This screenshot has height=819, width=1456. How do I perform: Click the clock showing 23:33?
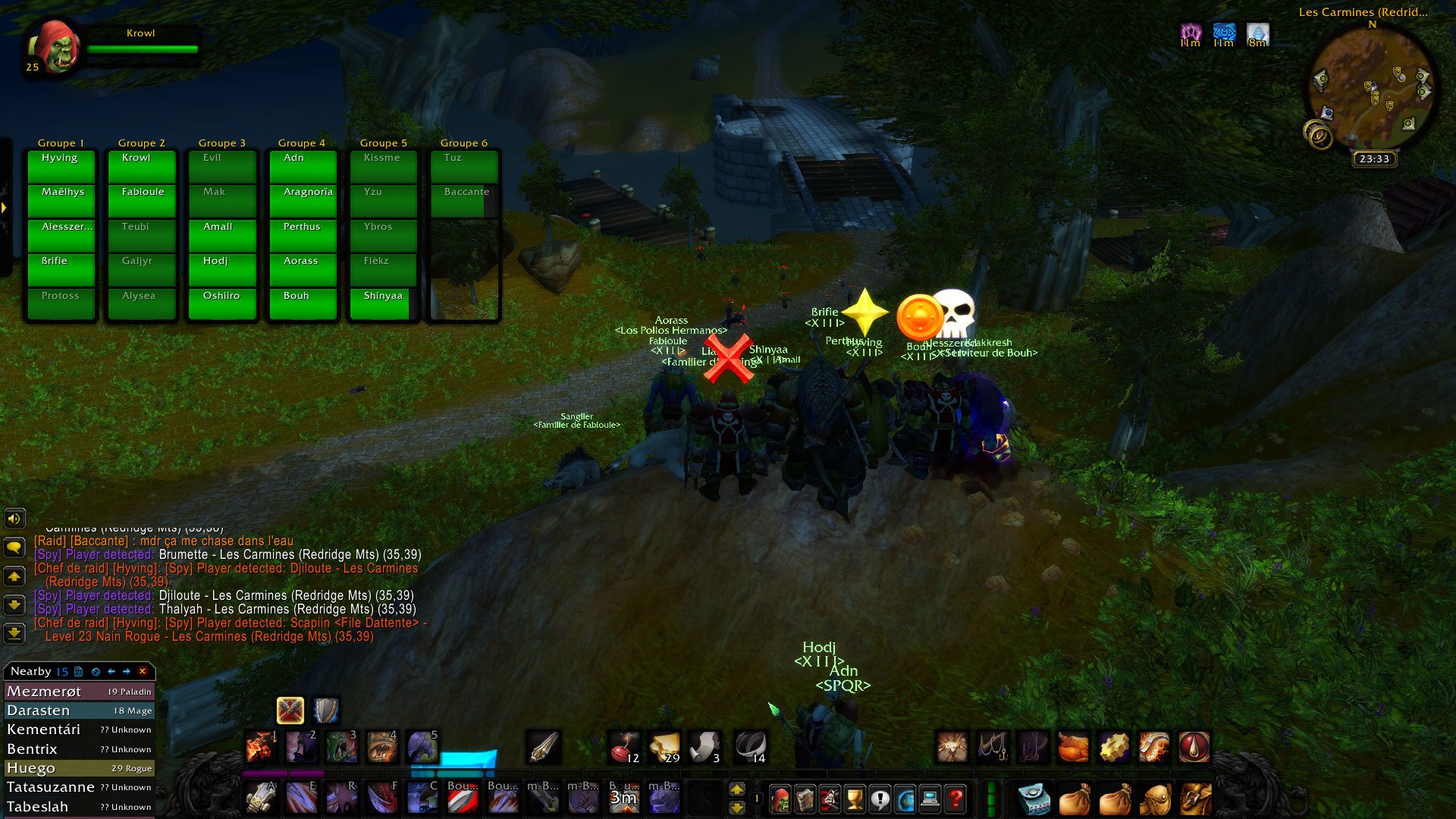coord(1374,159)
